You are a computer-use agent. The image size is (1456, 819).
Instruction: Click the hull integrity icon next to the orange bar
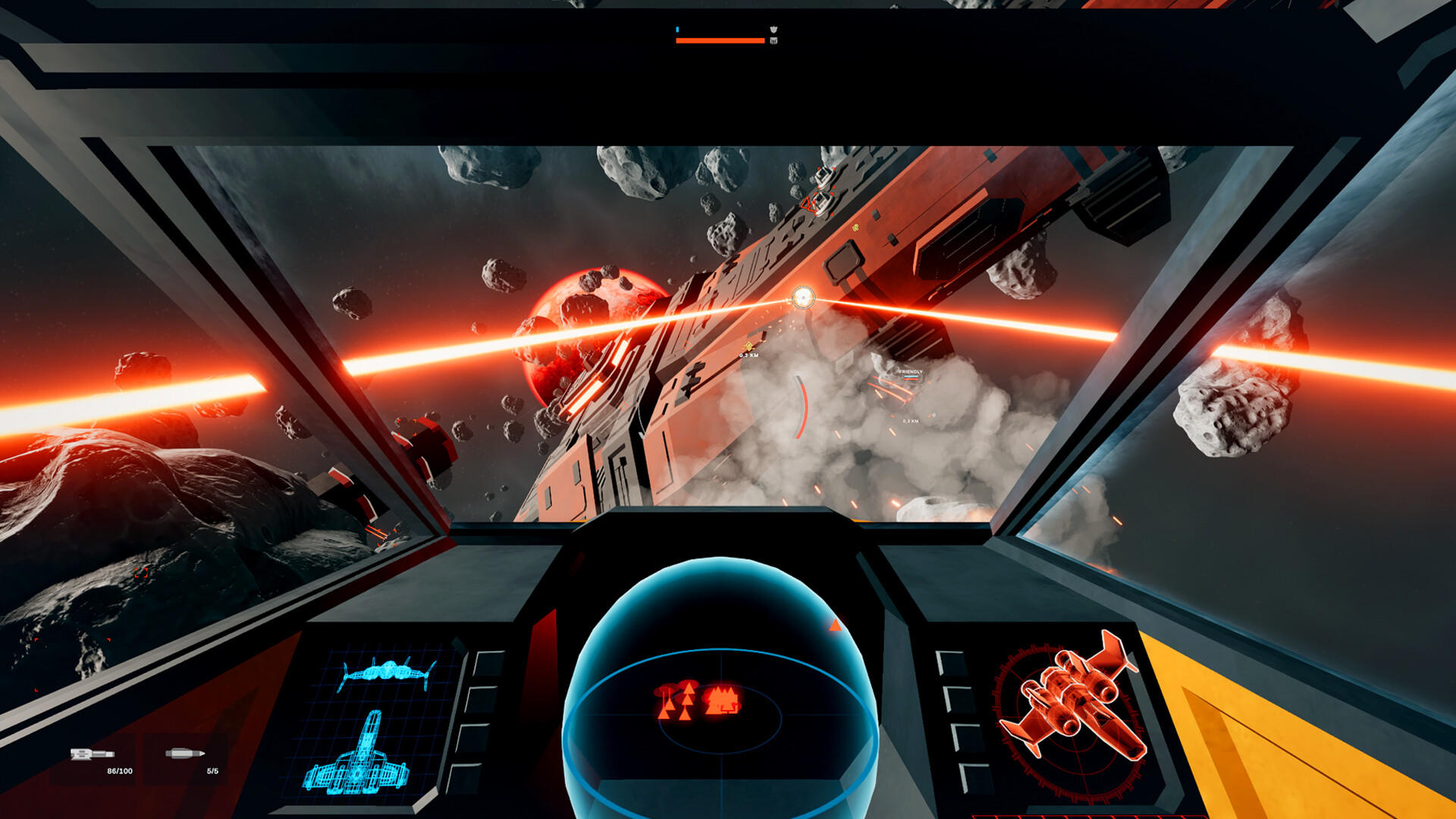pos(773,40)
